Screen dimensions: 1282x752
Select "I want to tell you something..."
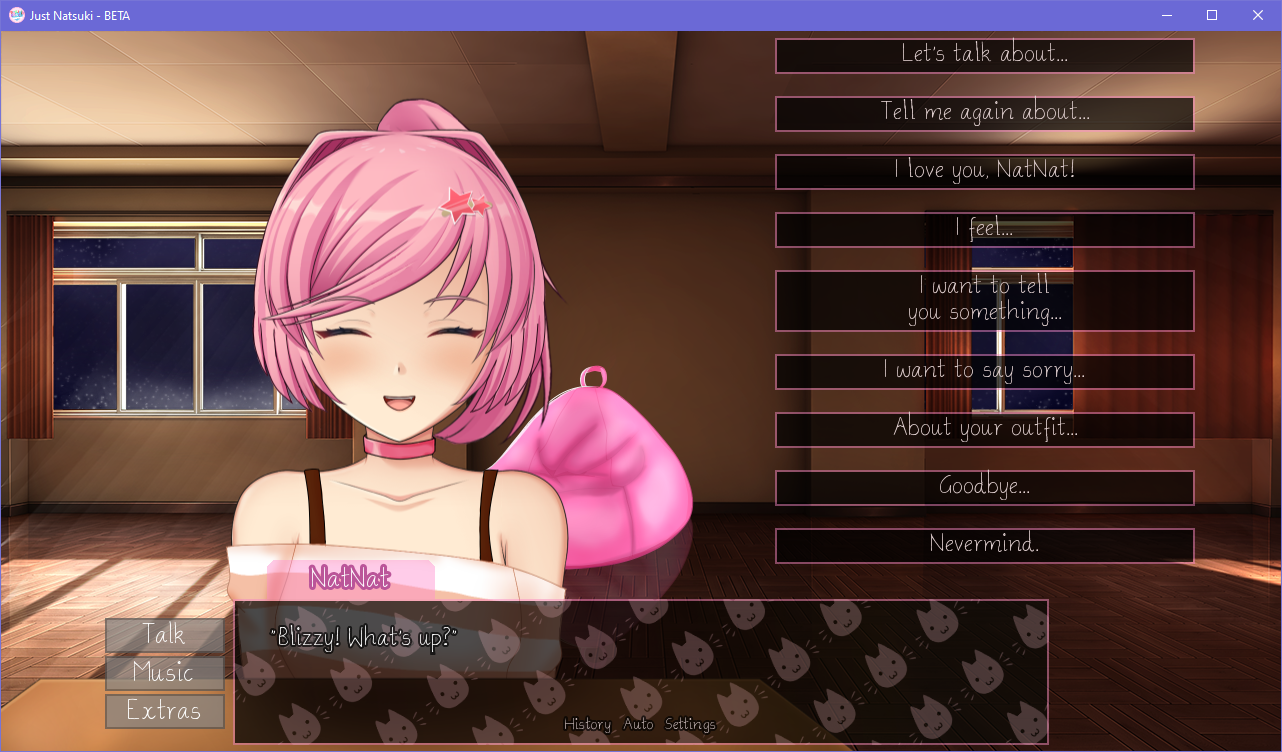click(x=984, y=300)
